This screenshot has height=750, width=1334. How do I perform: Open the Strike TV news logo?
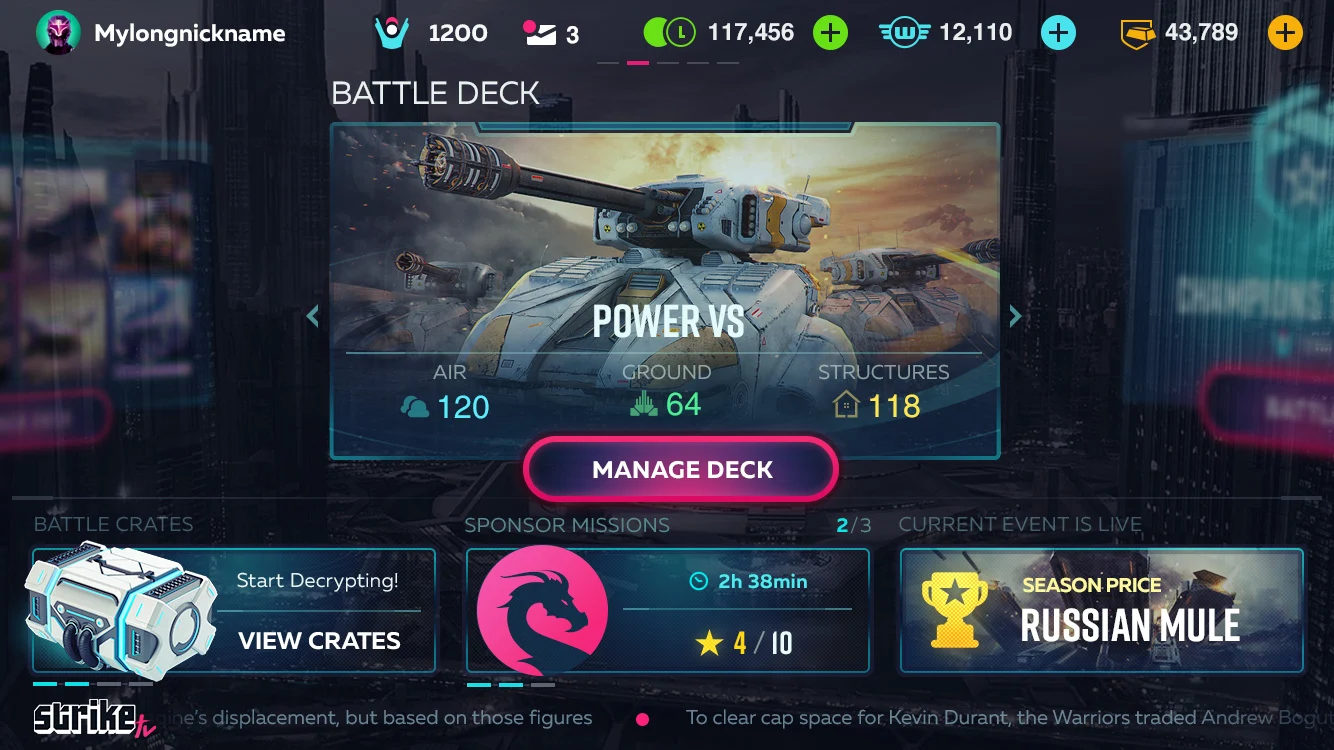click(87, 718)
